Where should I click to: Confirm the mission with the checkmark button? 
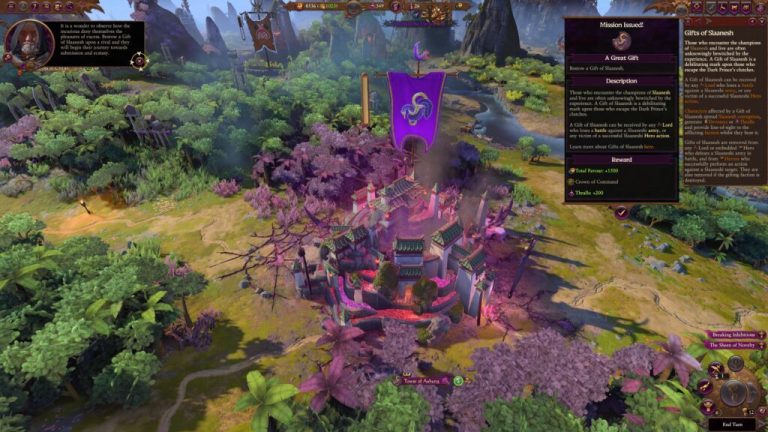(x=622, y=211)
